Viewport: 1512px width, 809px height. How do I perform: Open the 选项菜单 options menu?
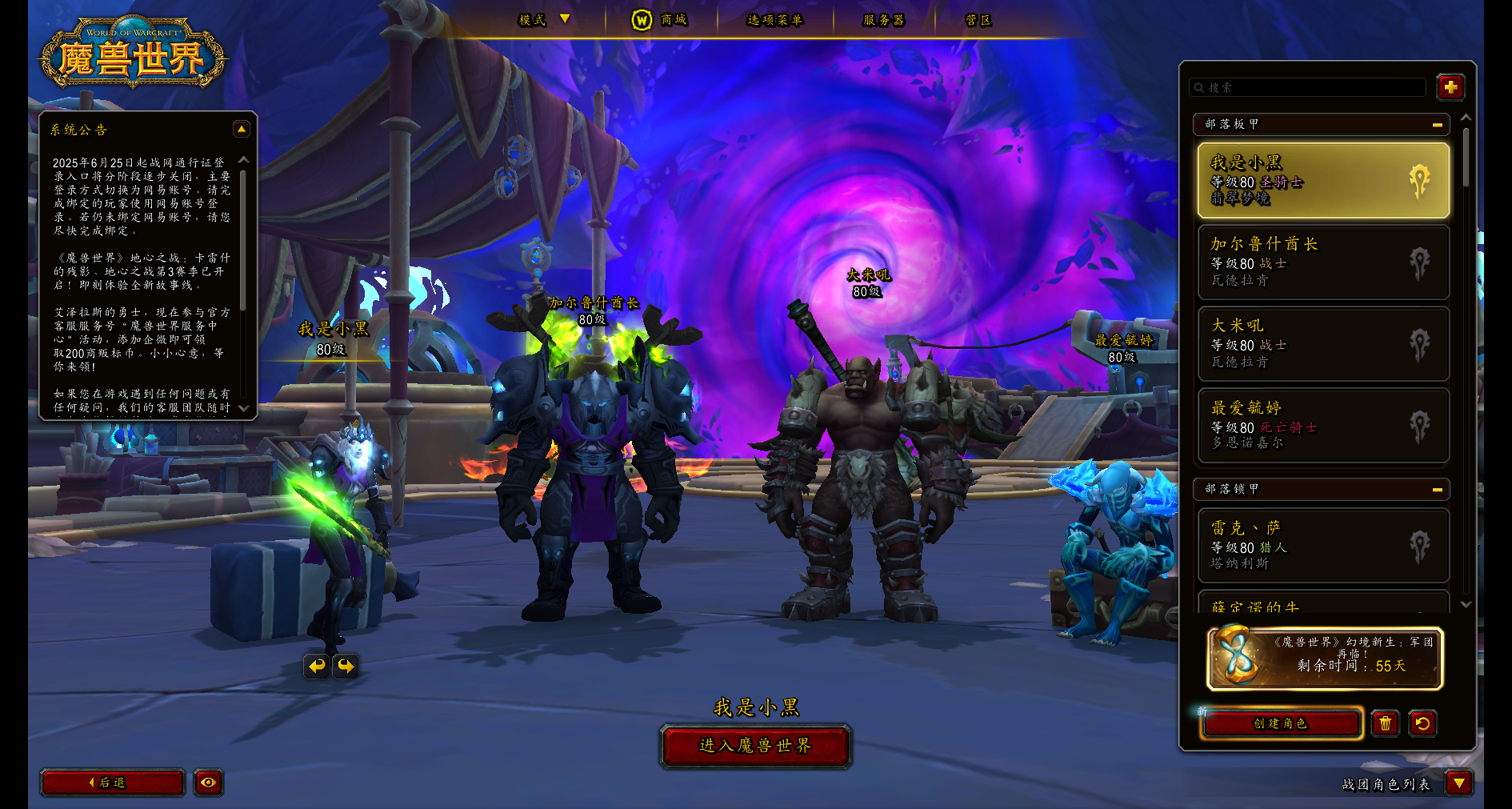click(774, 20)
